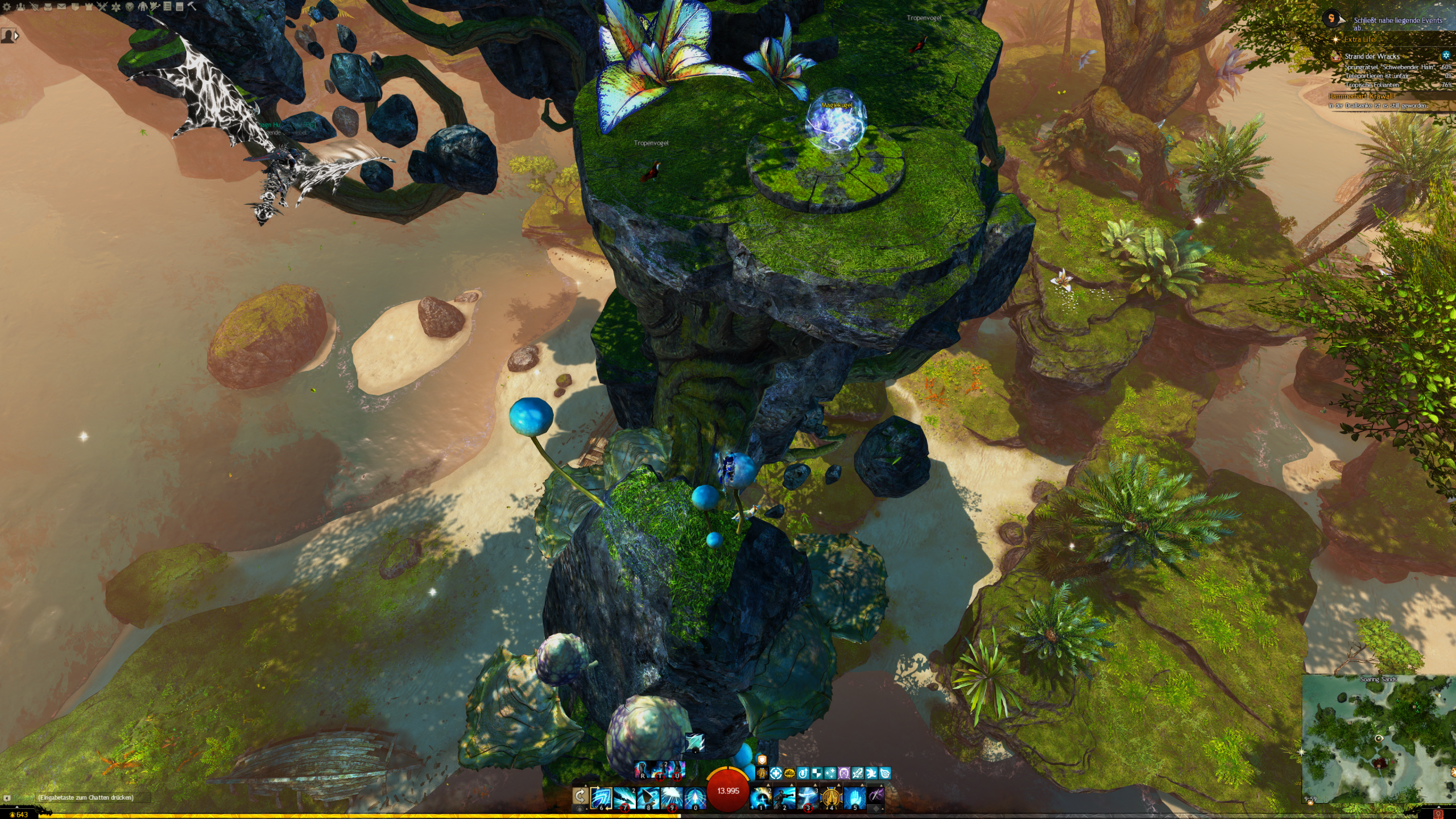
Task: Activate the healing skill in slot 6
Action: (x=601, y=797)
